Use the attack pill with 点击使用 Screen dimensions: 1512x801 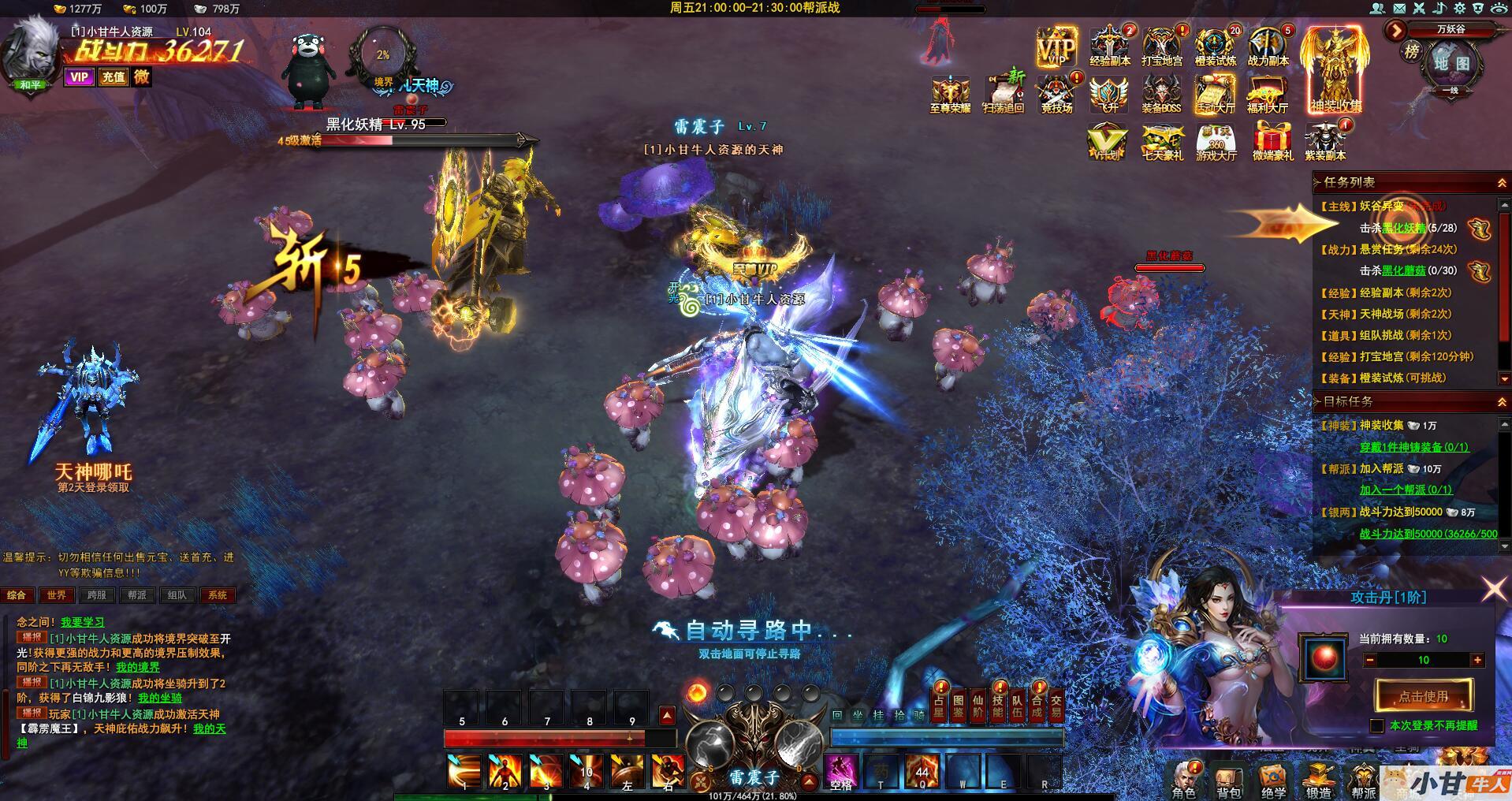(x=1423, y=696)
